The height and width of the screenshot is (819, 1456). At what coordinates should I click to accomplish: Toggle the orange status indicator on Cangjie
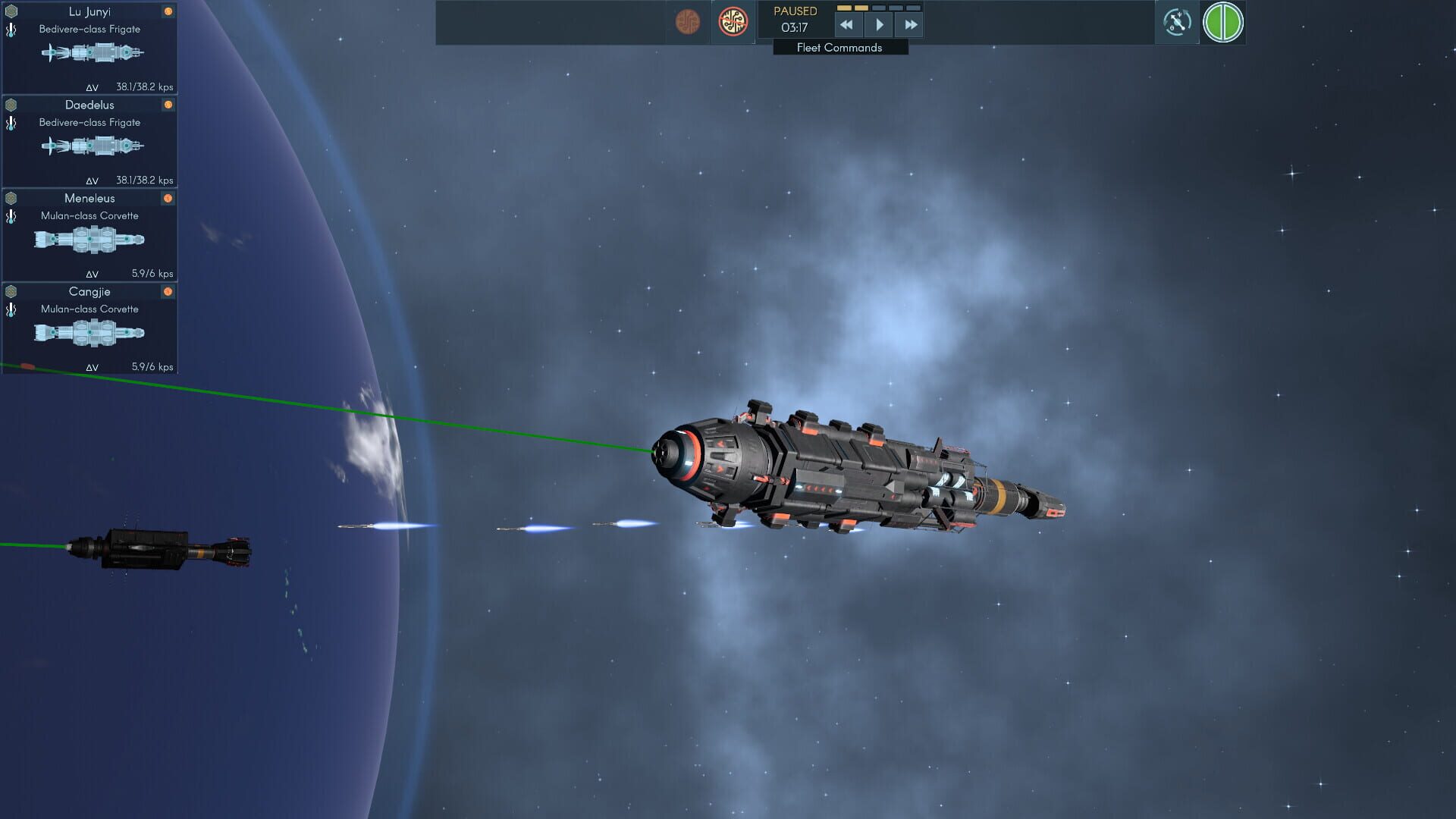point(168,292)
